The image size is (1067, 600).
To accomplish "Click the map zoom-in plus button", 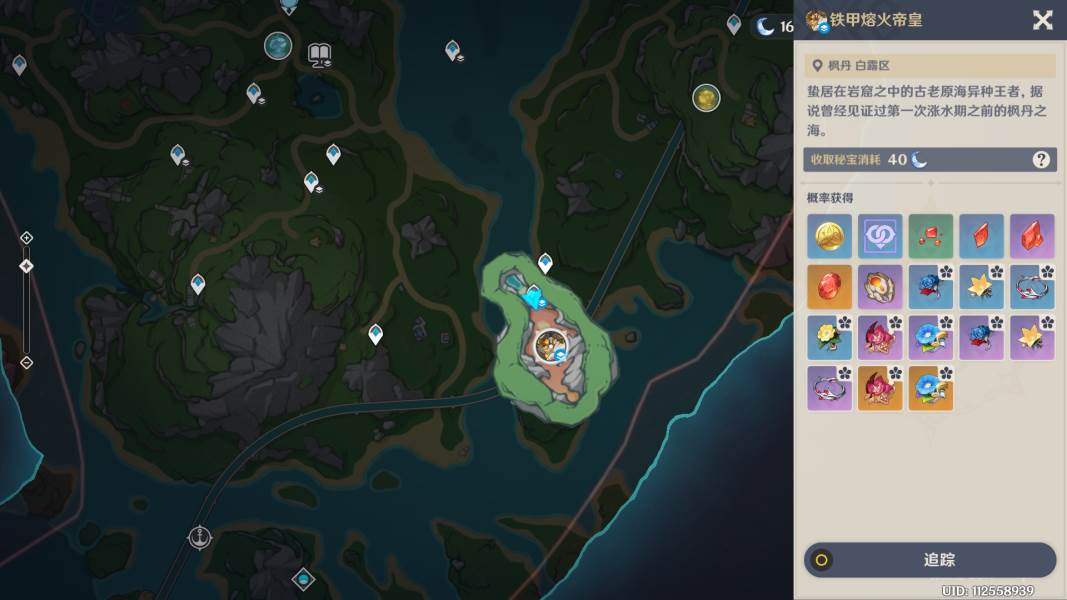I will pyautogui.click(x=26, y=238).
